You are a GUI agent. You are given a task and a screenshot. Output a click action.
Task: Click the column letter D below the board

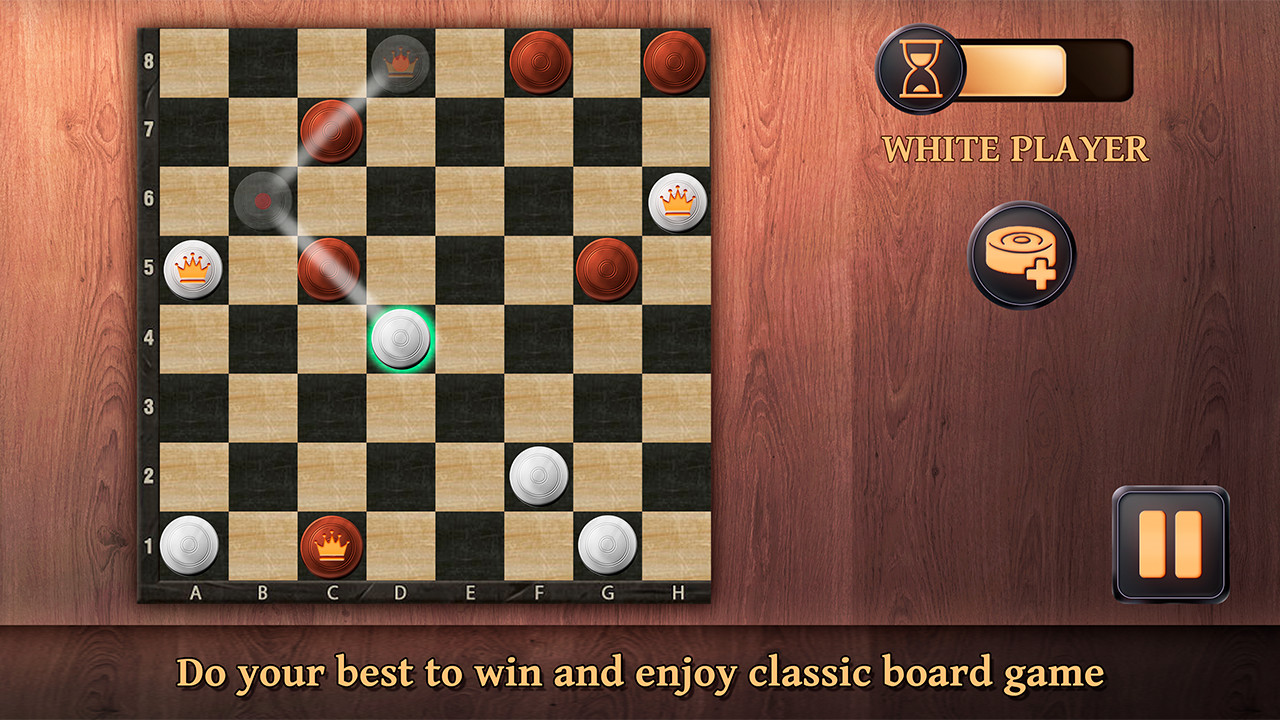[400, 592]
